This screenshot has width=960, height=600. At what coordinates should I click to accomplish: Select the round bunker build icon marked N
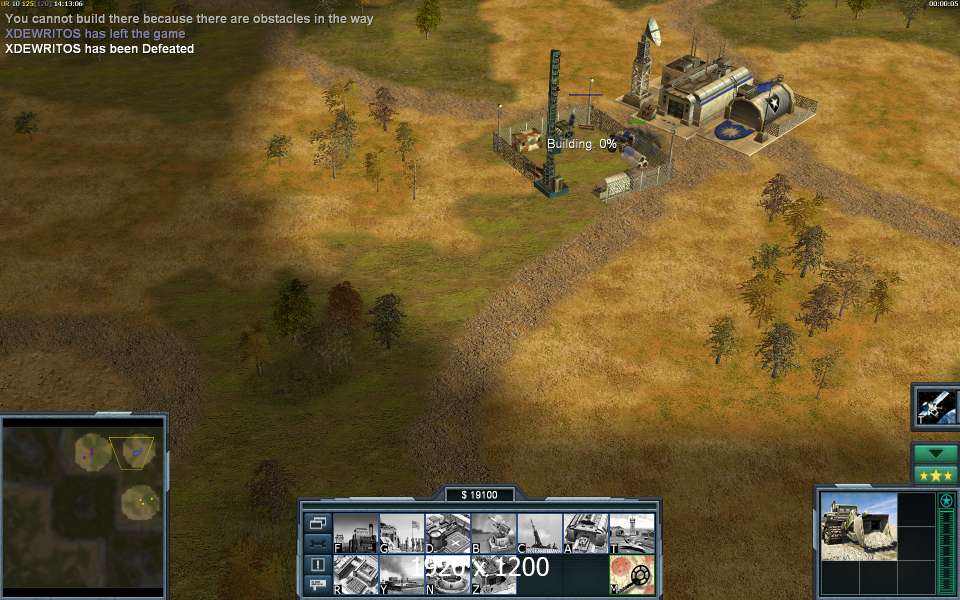(x=447, y=575)
